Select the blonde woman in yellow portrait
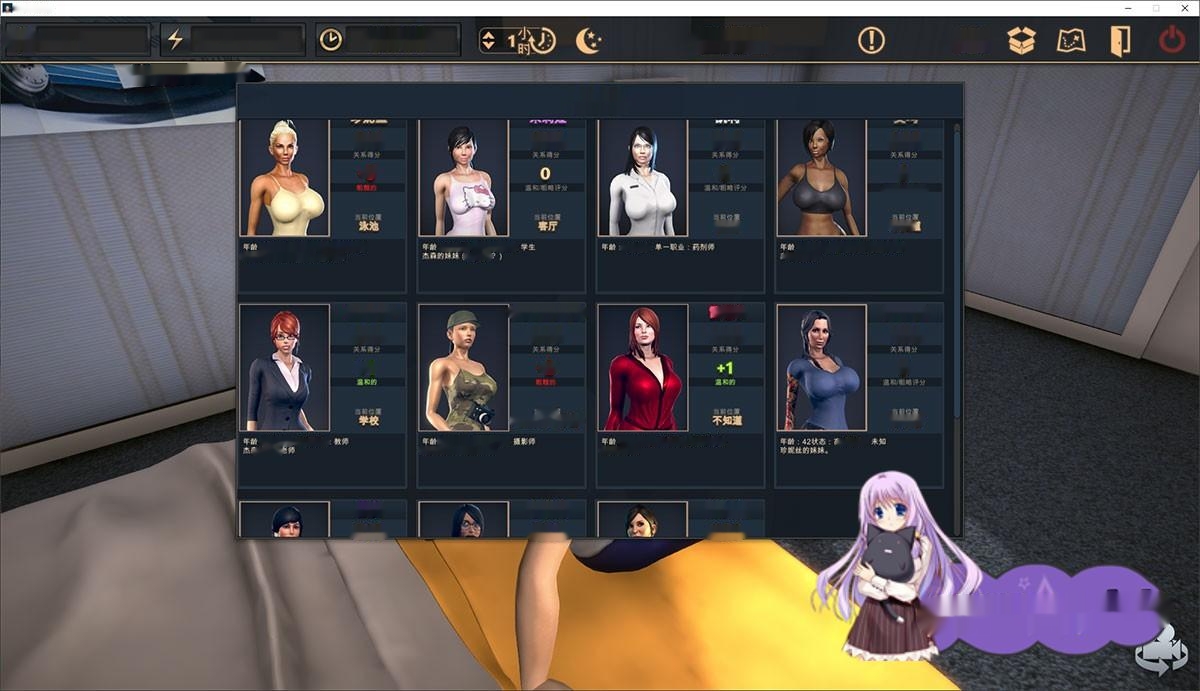The width and height of the screenshot is (1200, 691). [284, 178]
